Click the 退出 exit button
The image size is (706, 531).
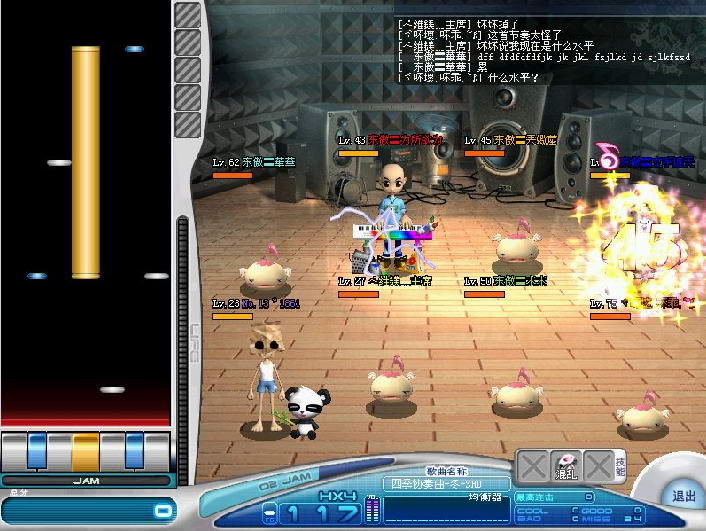pyautogui.click(x=683, y=496)
